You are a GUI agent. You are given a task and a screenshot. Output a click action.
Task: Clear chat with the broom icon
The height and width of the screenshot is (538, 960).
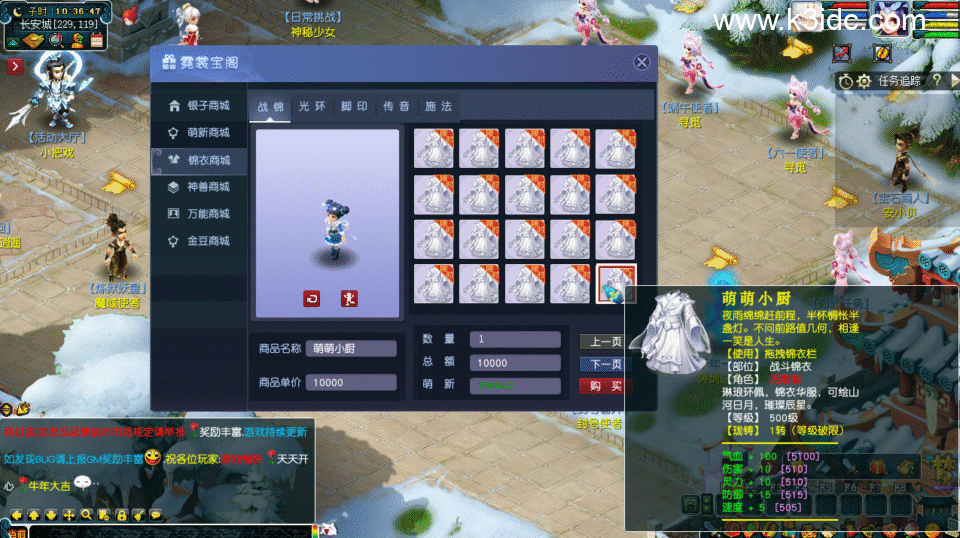[x=138, y=515]
